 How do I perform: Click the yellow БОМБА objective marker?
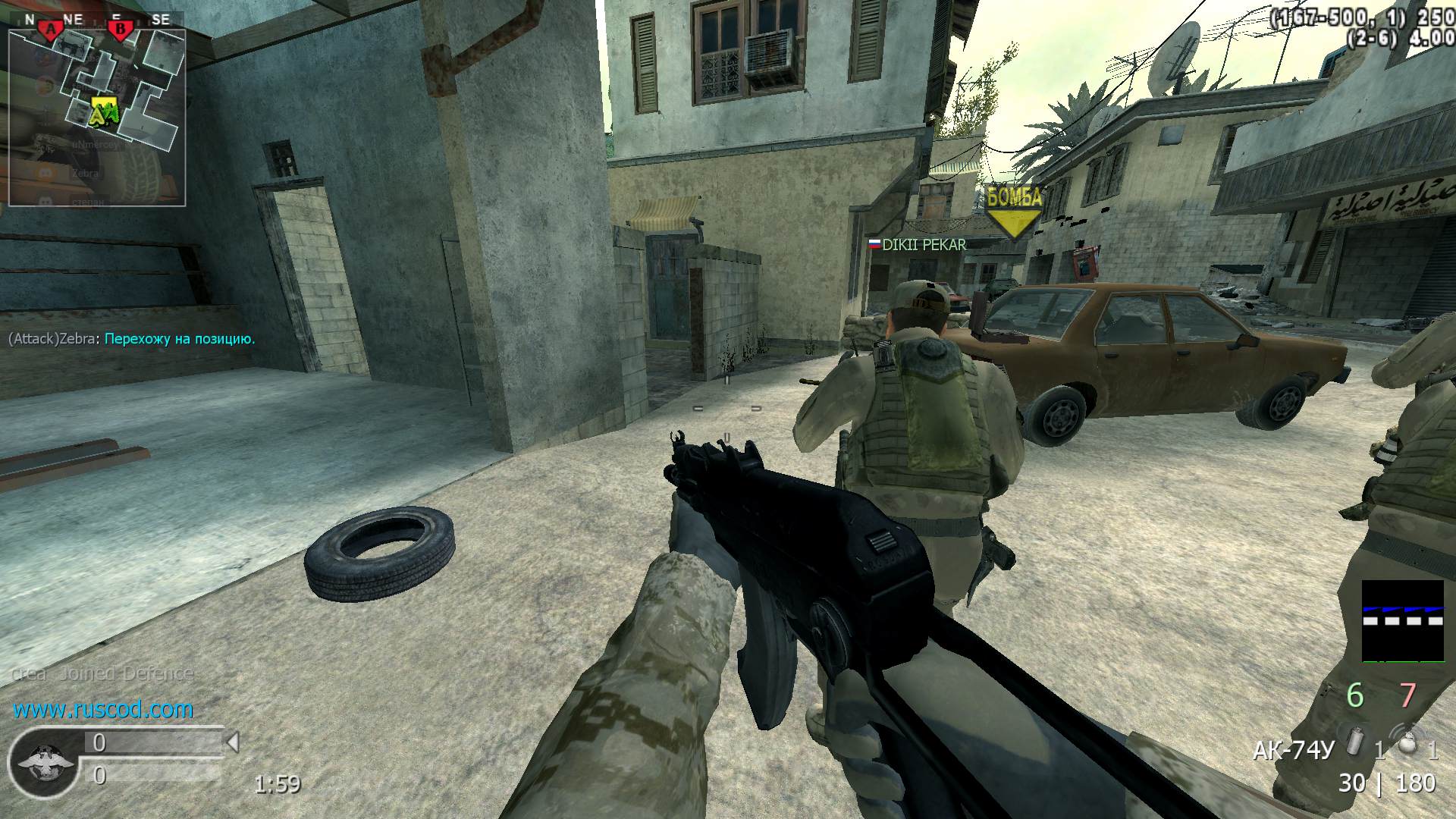(x=1014, y=212)
